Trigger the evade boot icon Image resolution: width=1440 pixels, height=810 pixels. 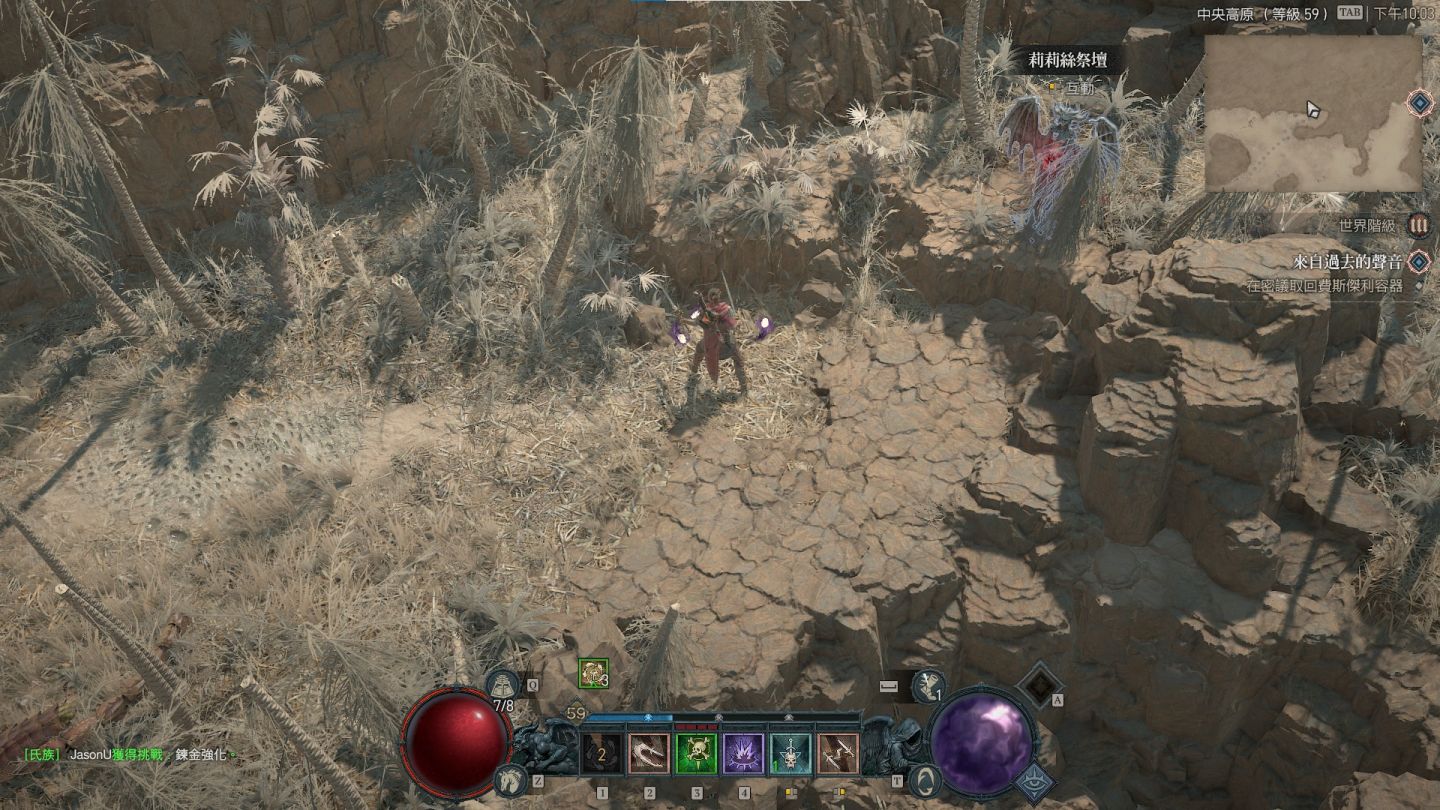927,686
